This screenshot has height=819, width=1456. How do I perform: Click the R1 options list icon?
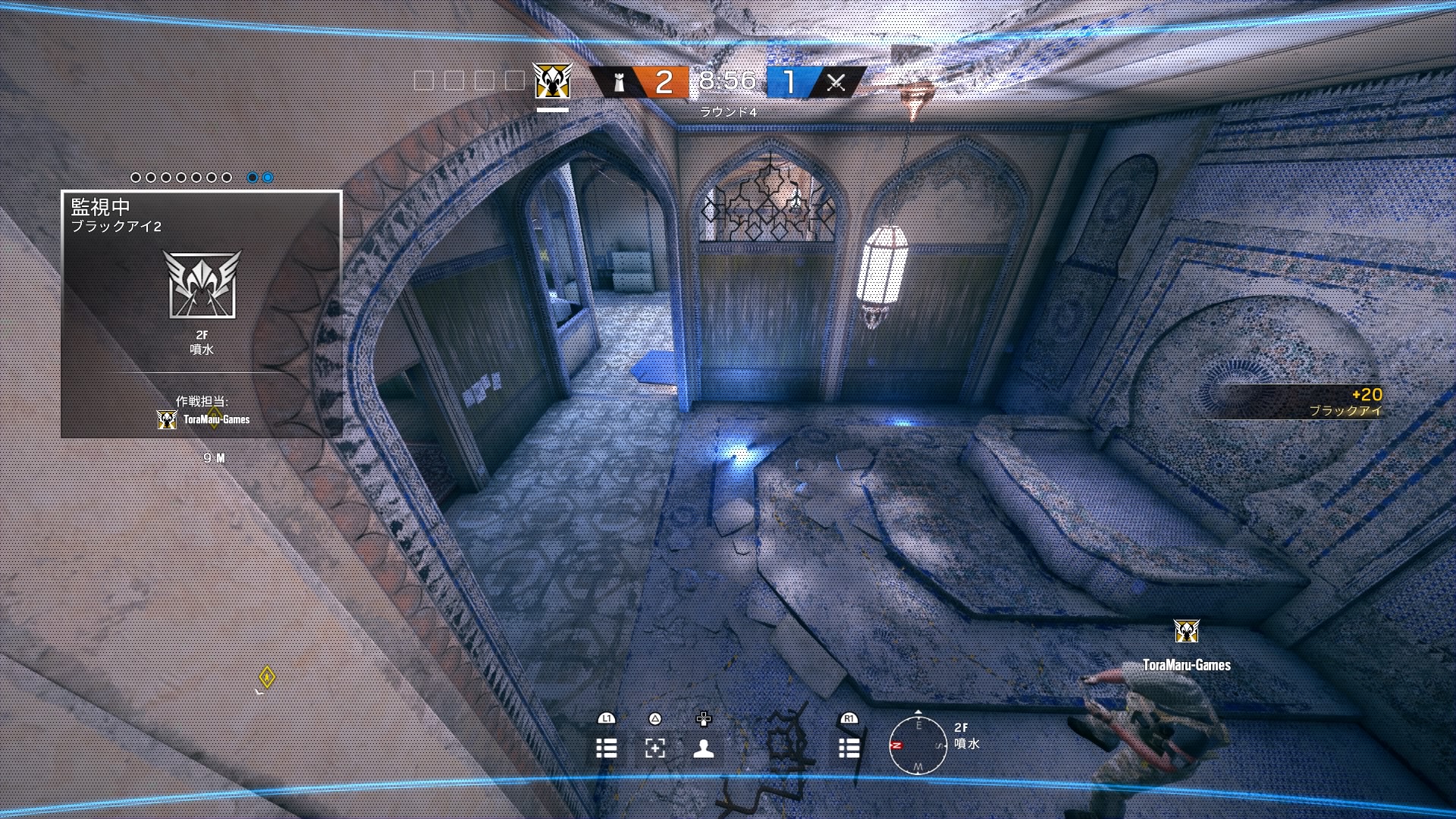tap(849, 749)
